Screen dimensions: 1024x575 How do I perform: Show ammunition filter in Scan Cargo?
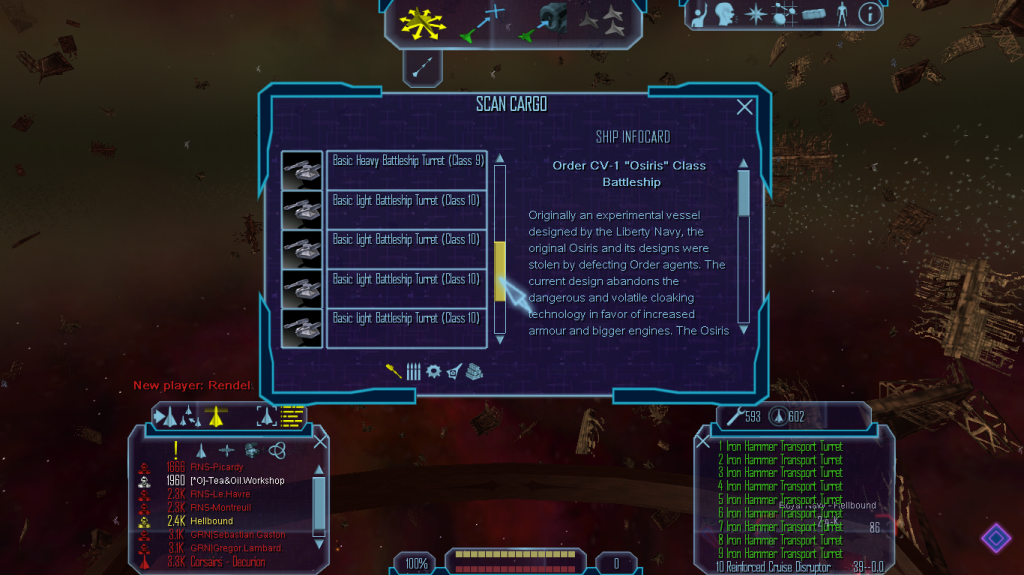(x=413, y=371)
